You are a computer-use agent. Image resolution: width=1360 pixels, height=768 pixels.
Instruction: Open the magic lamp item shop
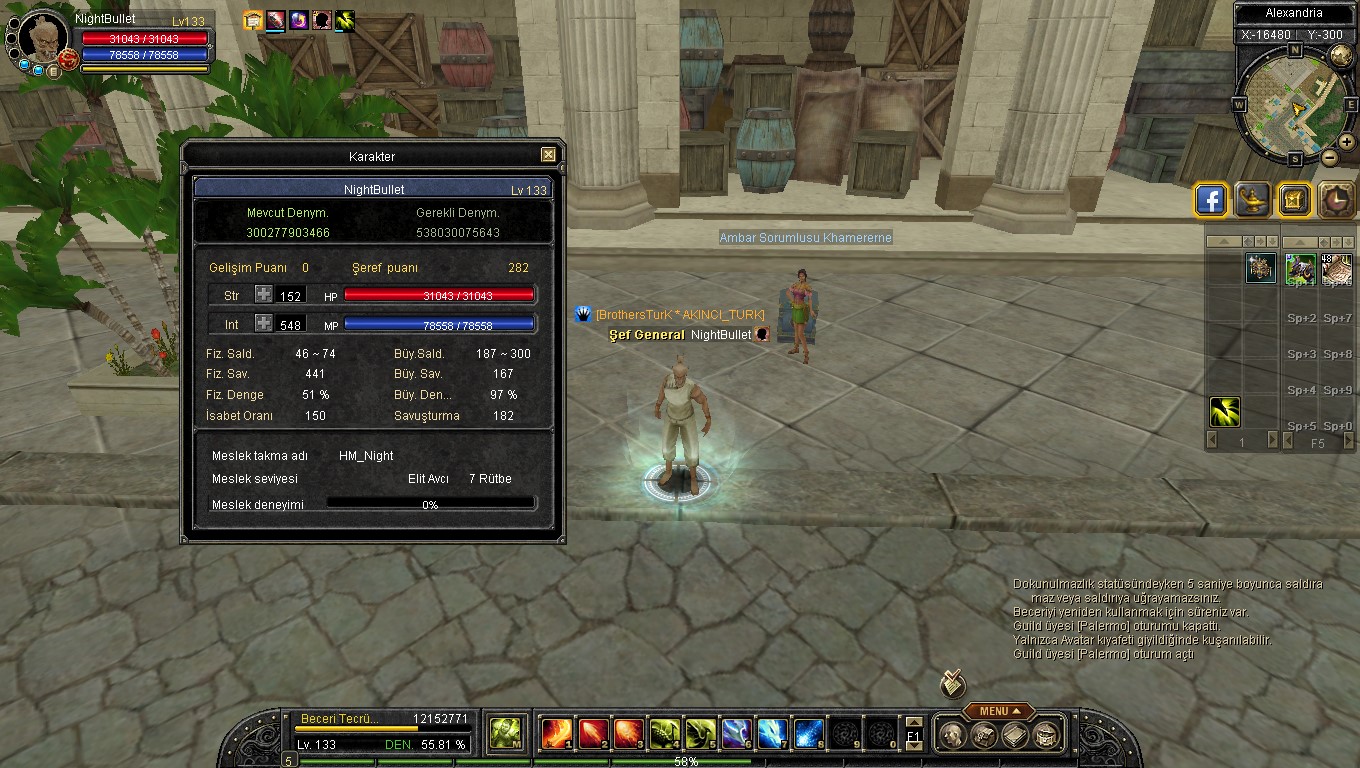pos(1252,200)
